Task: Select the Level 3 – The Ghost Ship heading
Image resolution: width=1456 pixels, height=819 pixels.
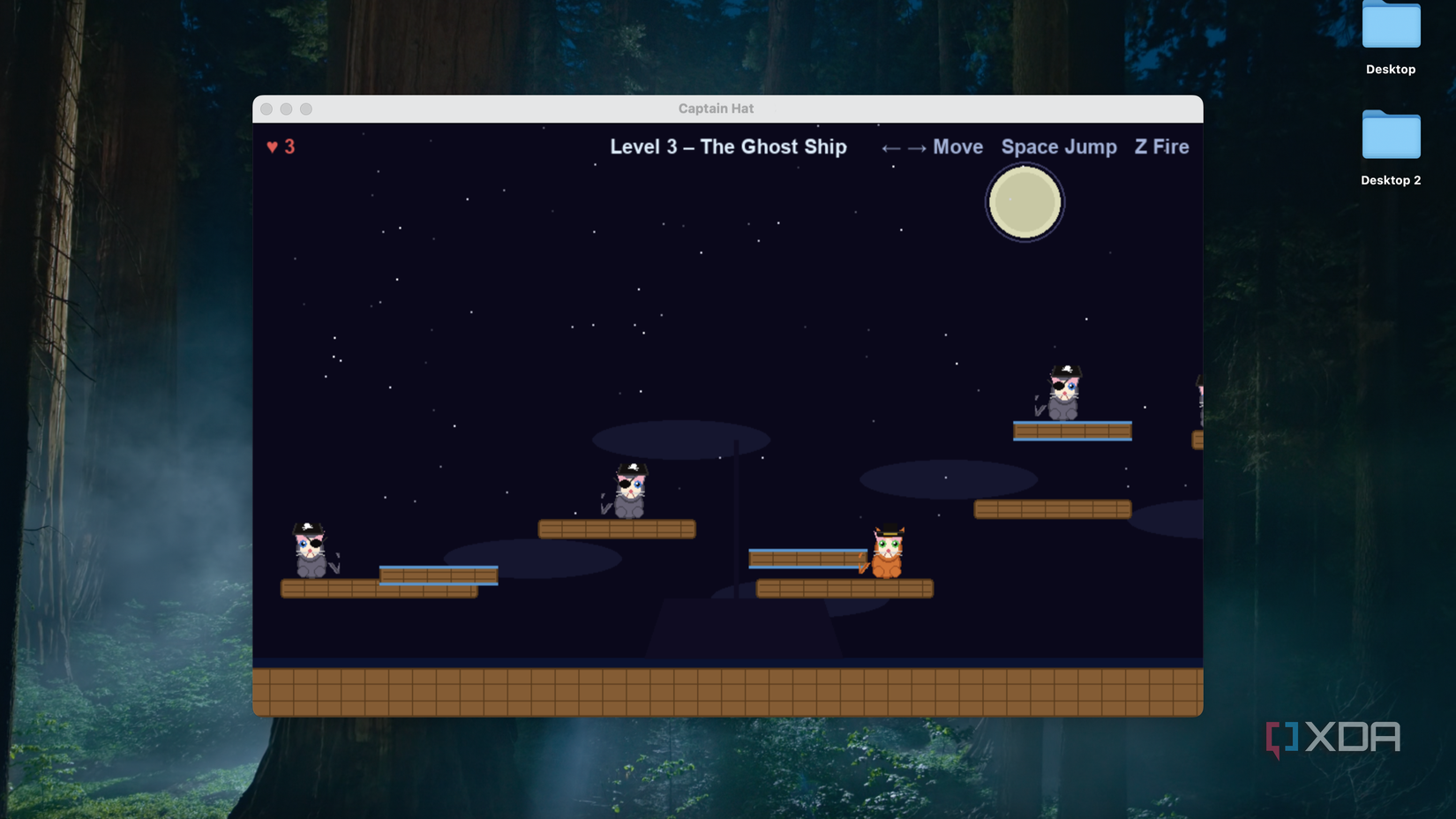Action: 727,147
